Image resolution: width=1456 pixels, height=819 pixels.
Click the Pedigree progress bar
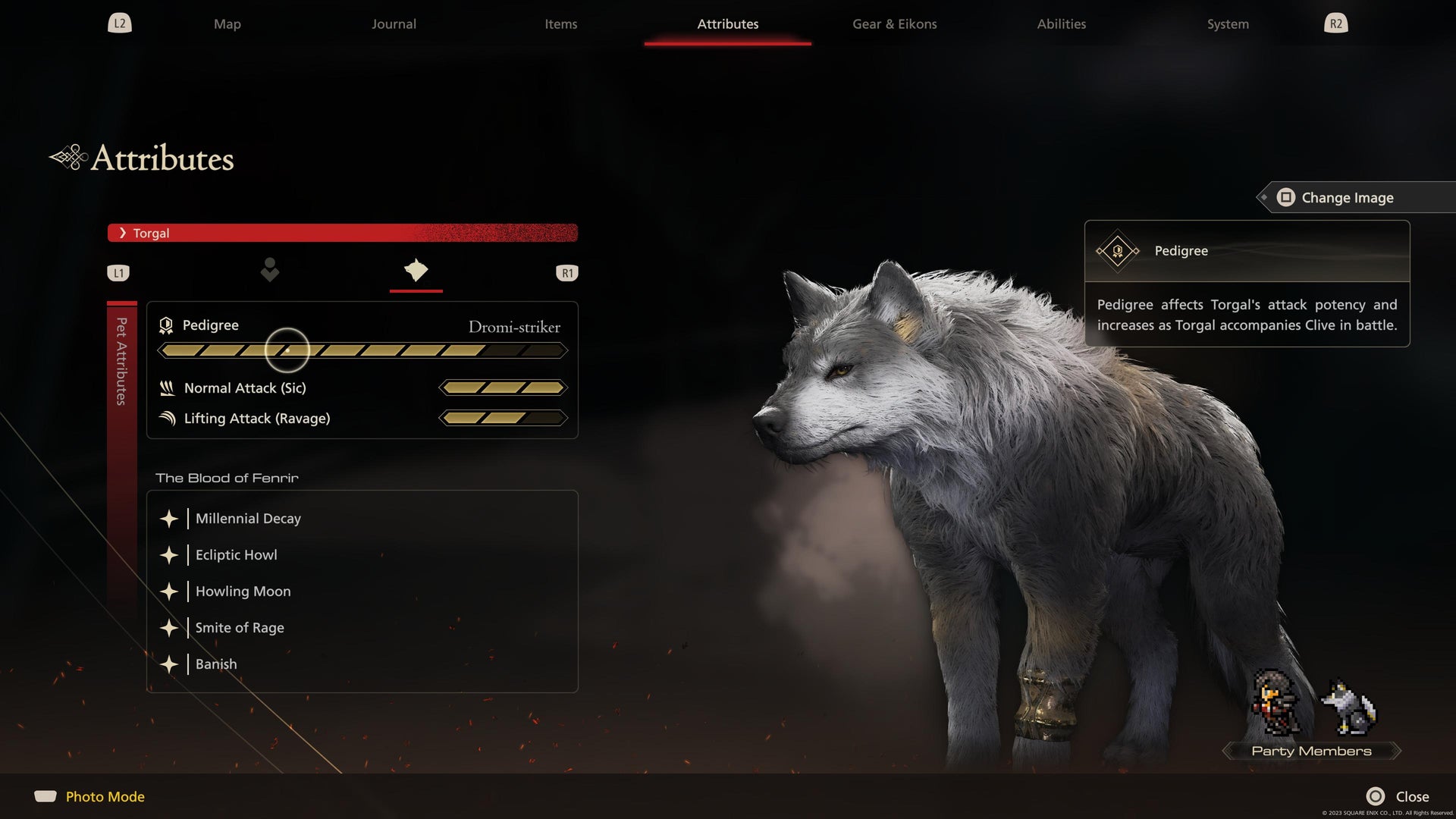coord(362,350)
